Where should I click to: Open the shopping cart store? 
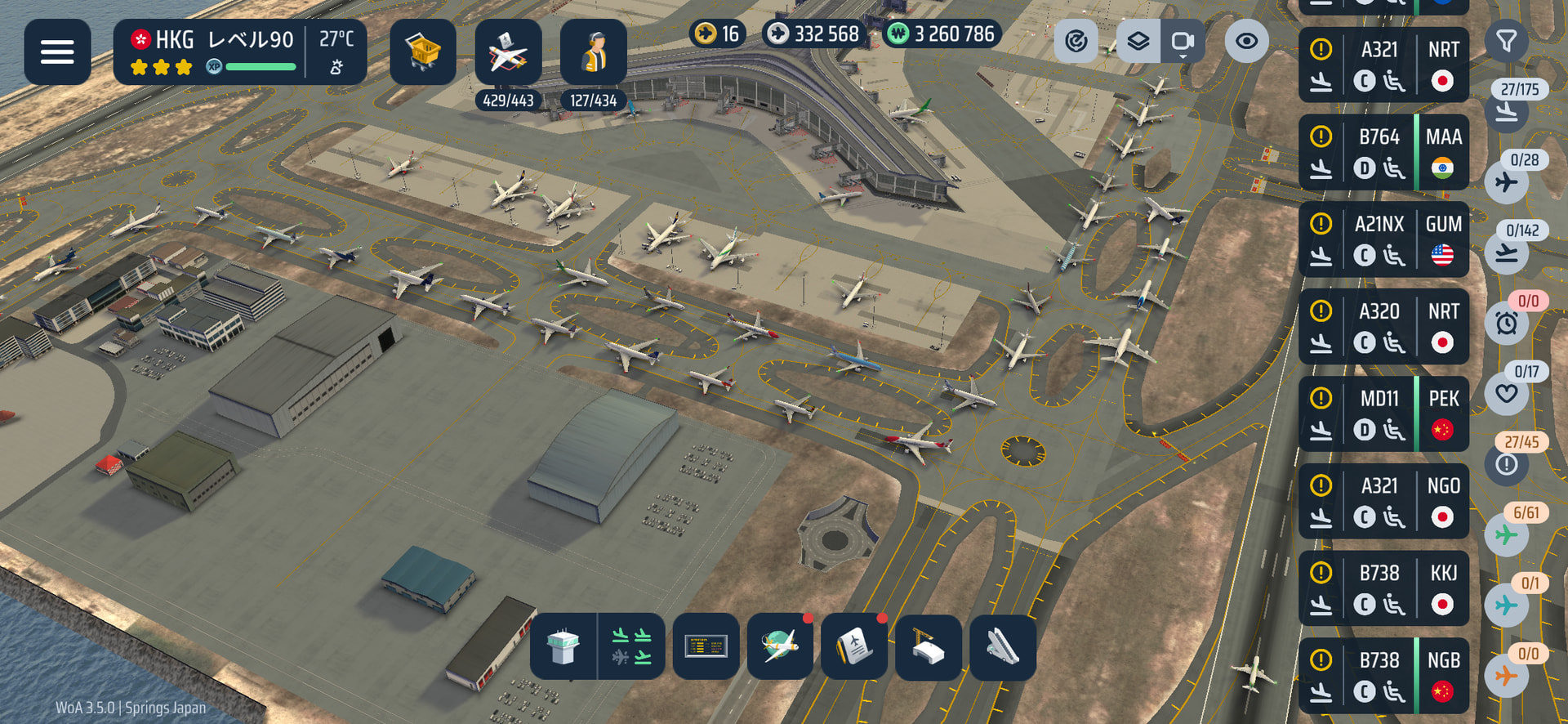tap(422, 52)
